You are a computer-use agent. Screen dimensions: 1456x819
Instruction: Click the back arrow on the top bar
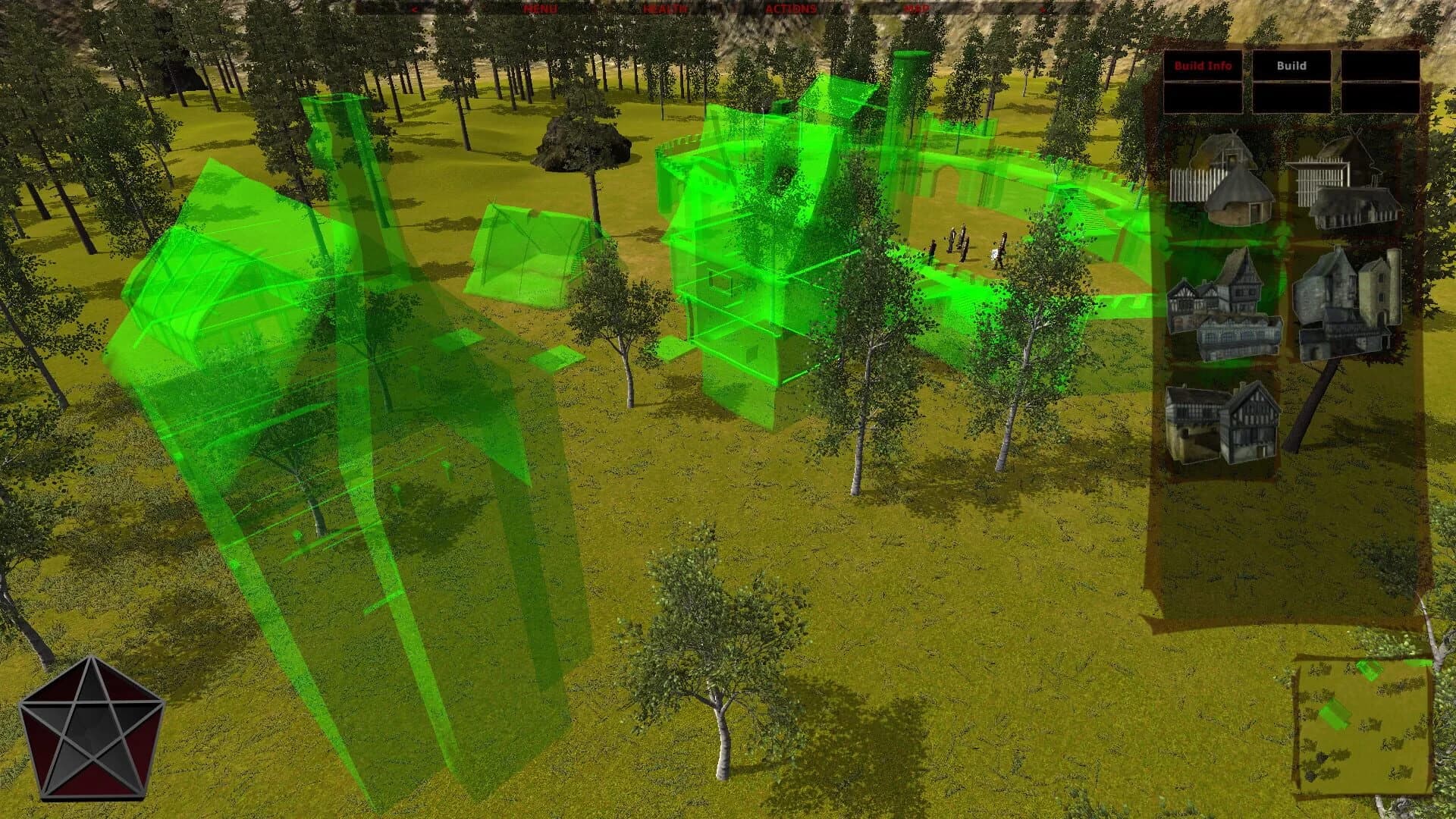pyautogui.click(x=416, y=9)
